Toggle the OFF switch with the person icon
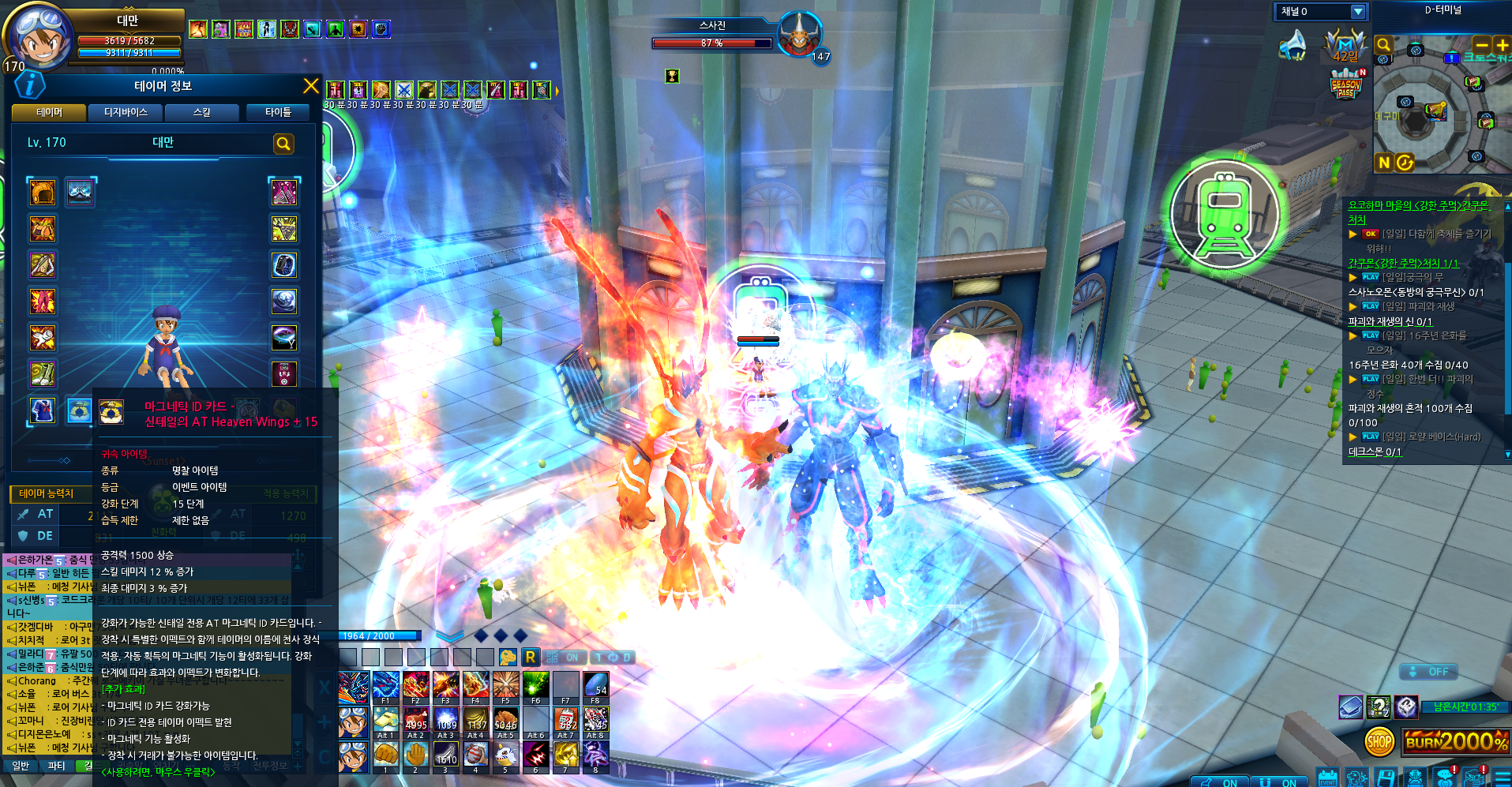The image size is (1512, 787). 1428,672
